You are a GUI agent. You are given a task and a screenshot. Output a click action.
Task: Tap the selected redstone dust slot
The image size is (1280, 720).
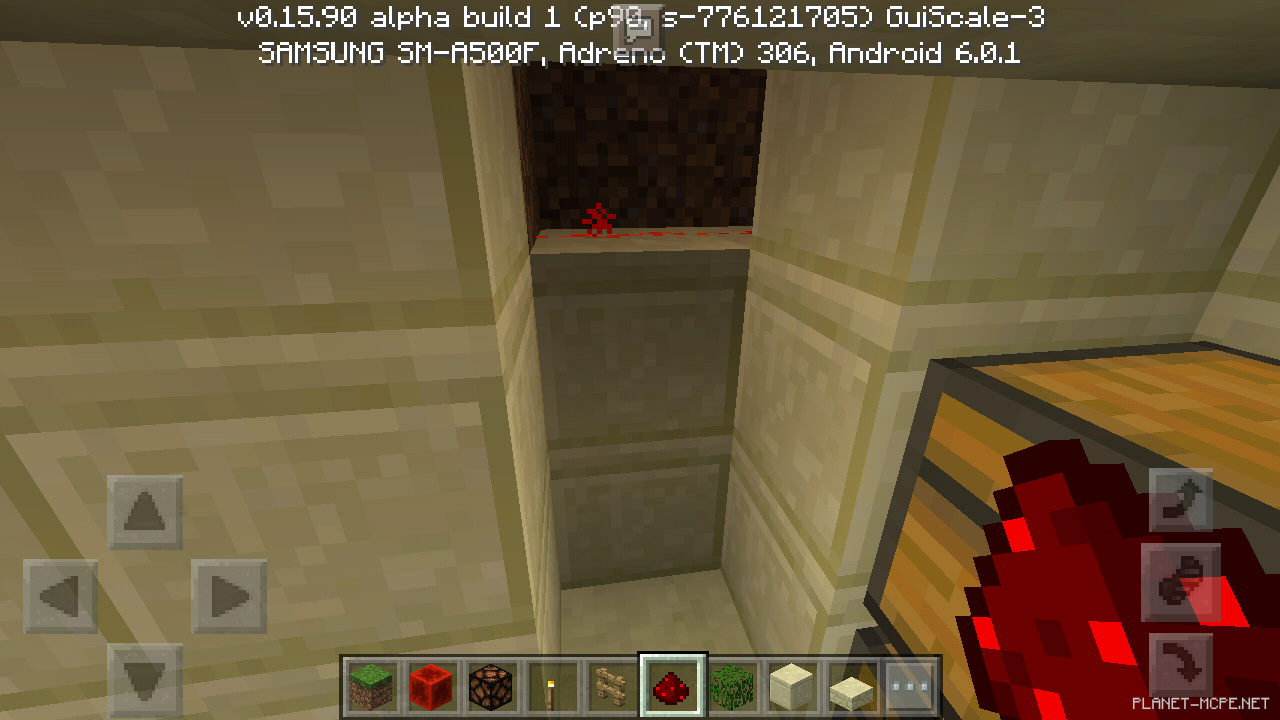[672, 685]
